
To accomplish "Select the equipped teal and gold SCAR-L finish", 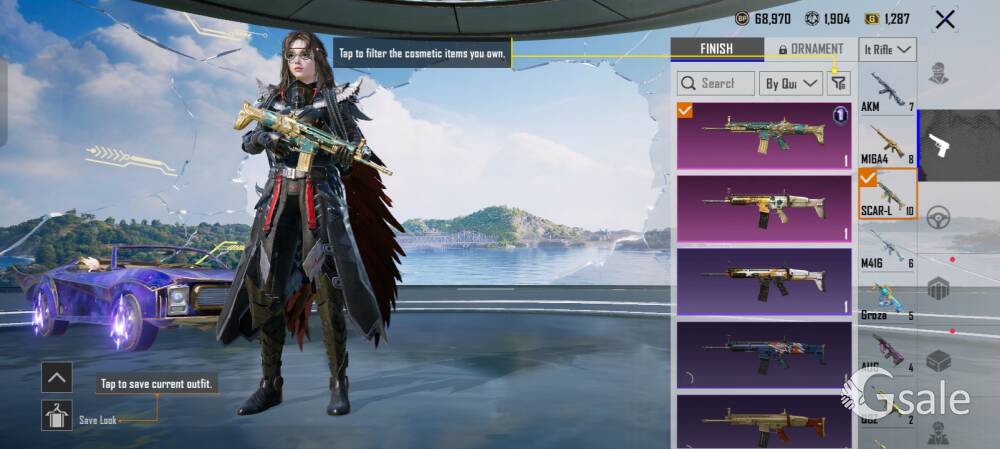I will click(764, 135).
